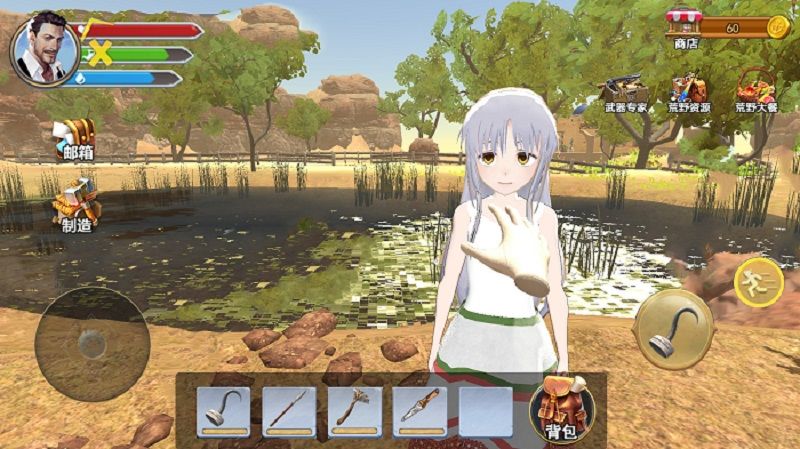Tap the virtual movement joystick

pos(92,344)
